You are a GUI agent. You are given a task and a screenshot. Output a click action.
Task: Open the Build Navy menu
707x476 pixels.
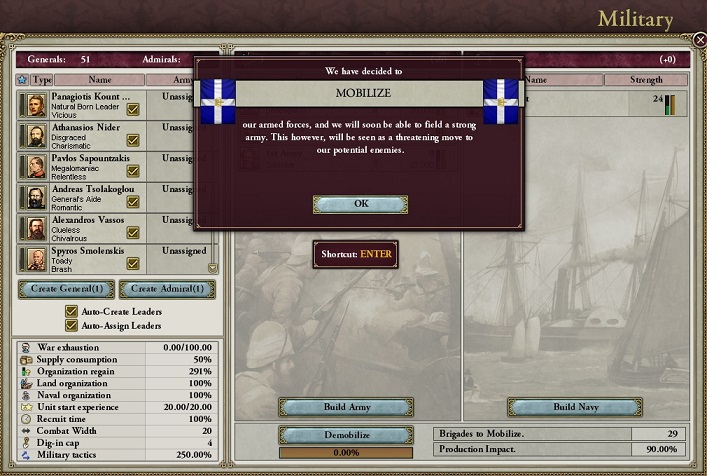click(x=573, y=407)
